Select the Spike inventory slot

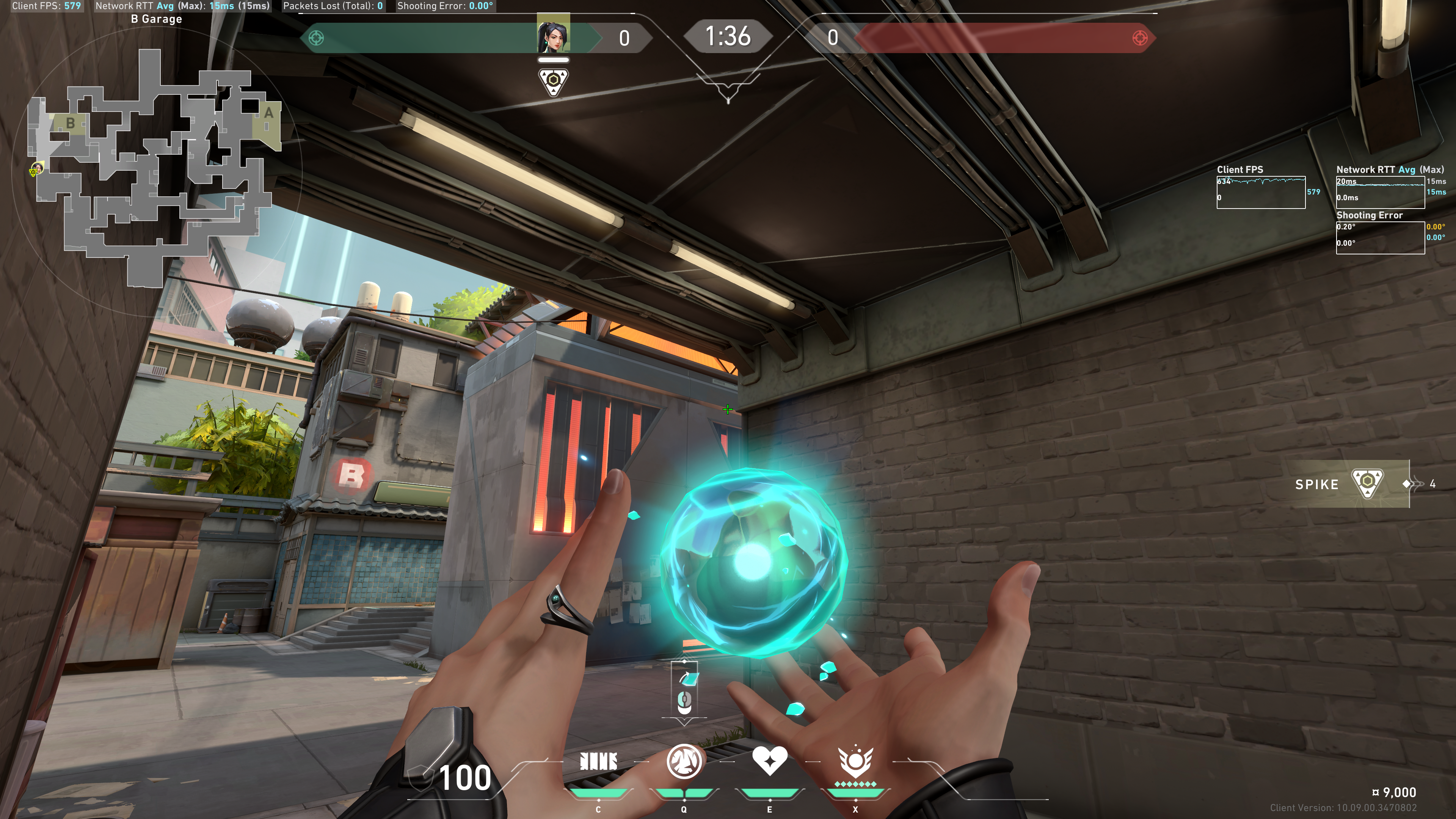(1351, 484)
